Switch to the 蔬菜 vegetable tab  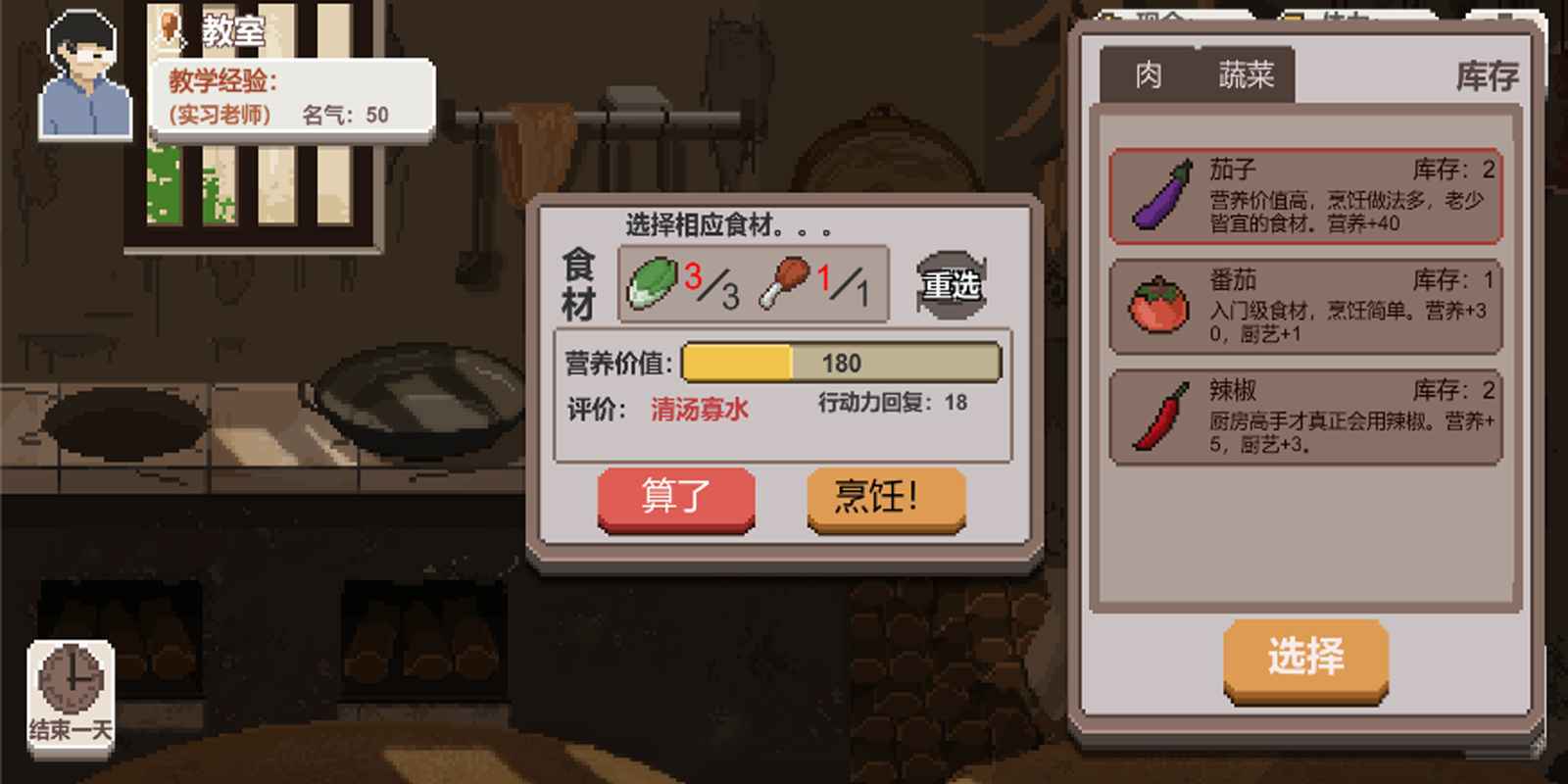click(x=1245, y=75)
